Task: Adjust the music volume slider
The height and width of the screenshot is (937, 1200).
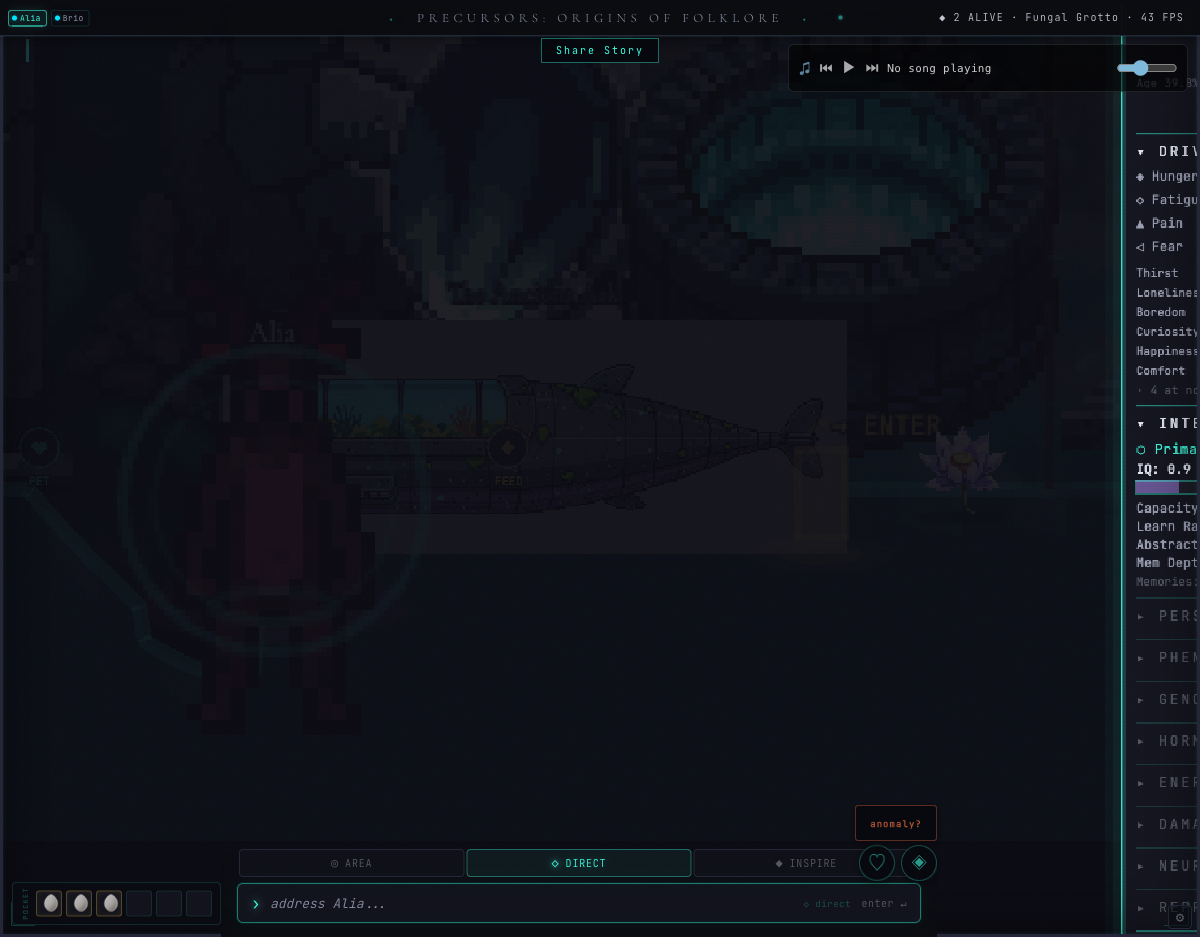Action: pyautogui.click(x=1146, y=68)
